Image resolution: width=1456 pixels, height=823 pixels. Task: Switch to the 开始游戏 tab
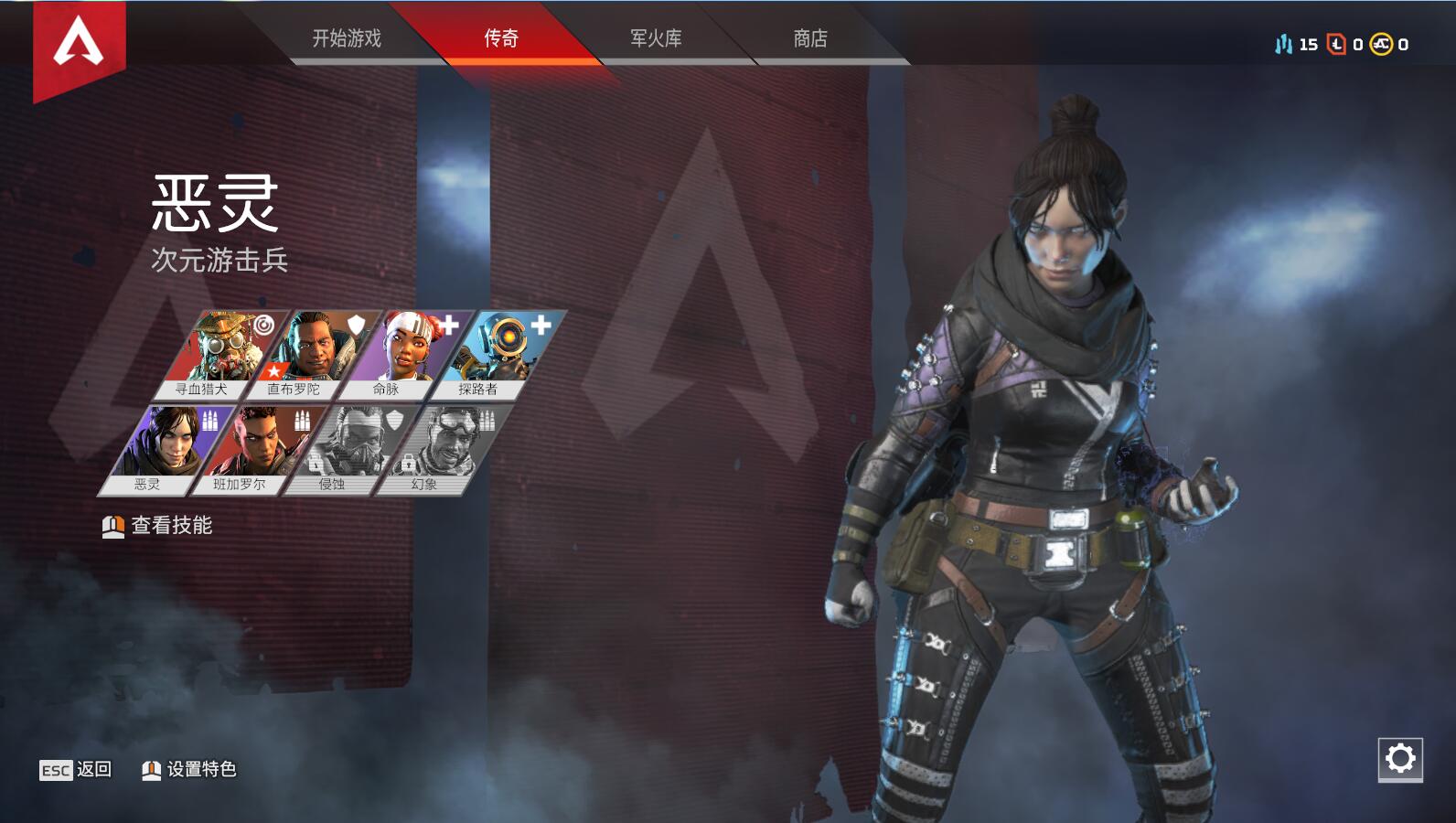[x=348, y=39]
